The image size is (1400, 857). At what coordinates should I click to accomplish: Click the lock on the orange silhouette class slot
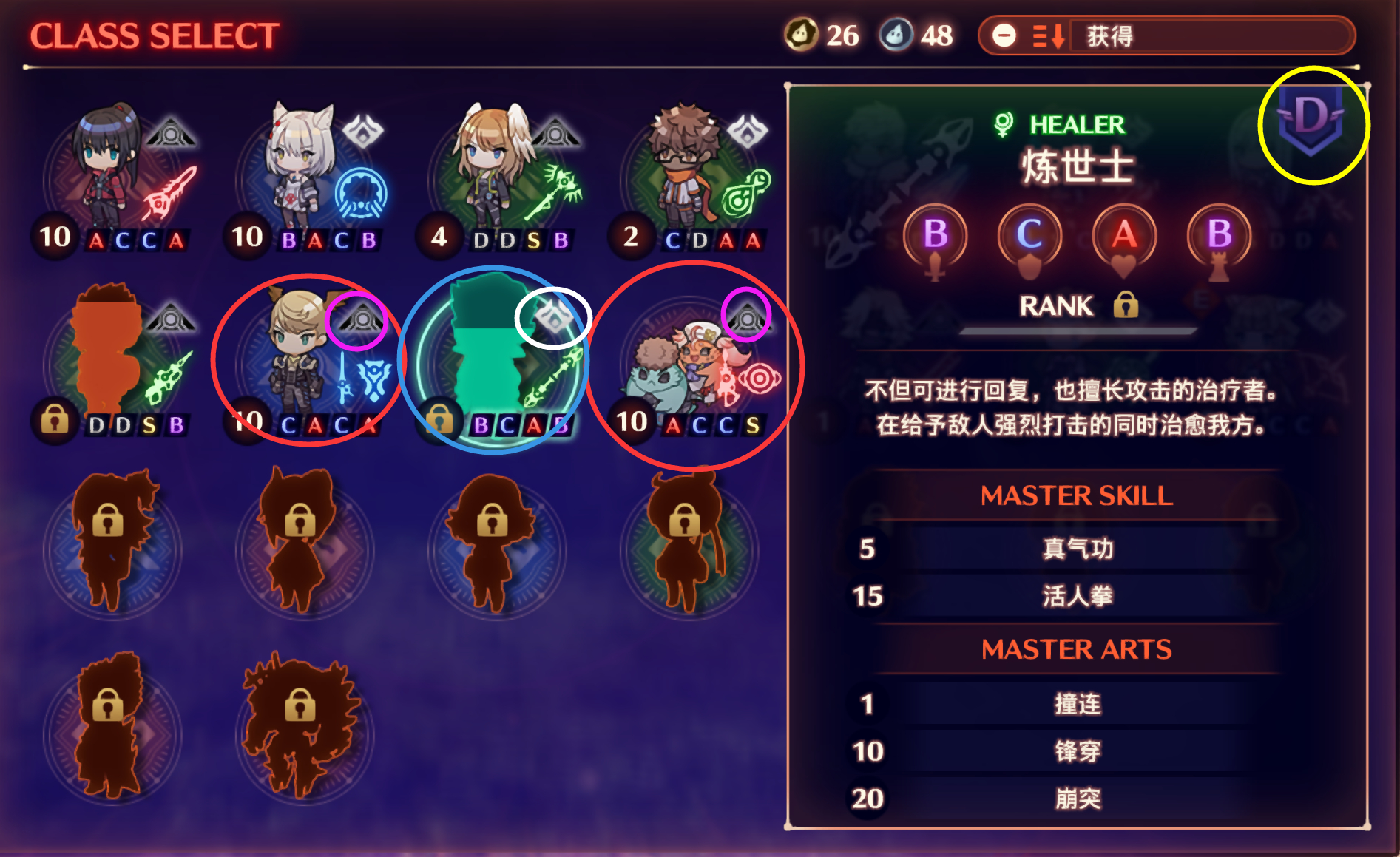click(x=54, y=421)
